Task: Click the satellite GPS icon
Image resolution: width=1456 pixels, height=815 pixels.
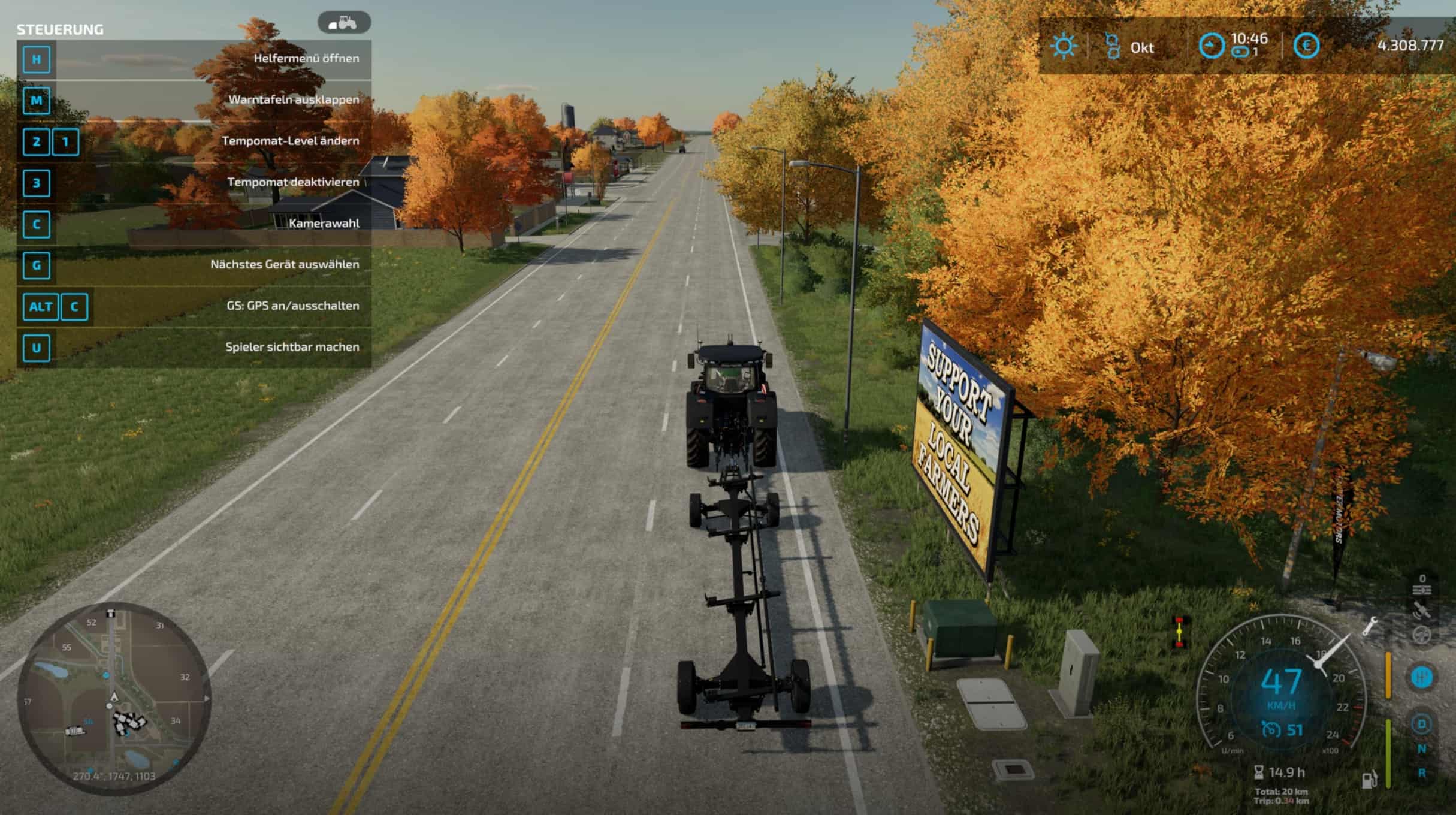Action: tap(1422, 611)
